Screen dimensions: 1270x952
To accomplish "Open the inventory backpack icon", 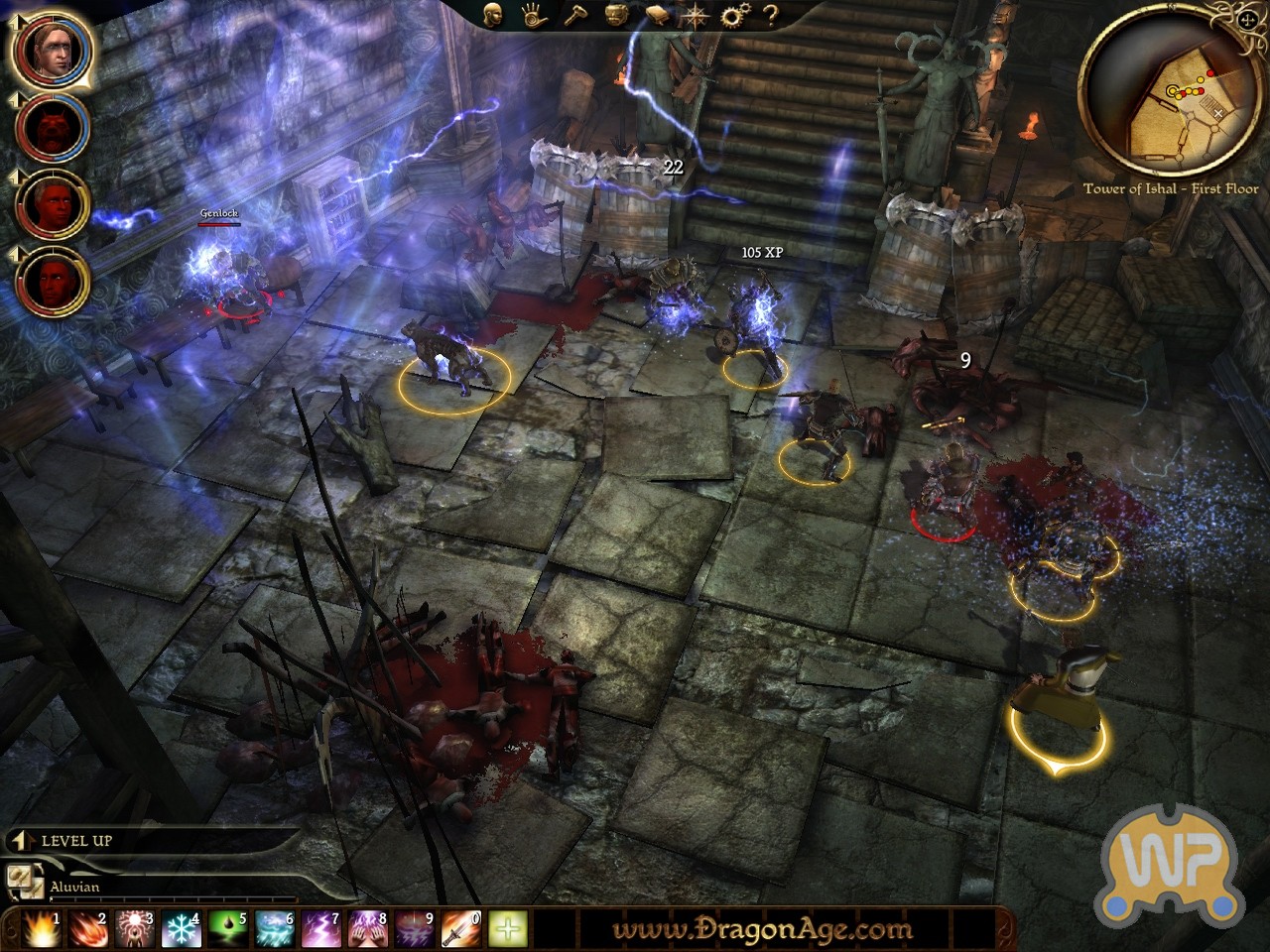I will coord(615,15).
